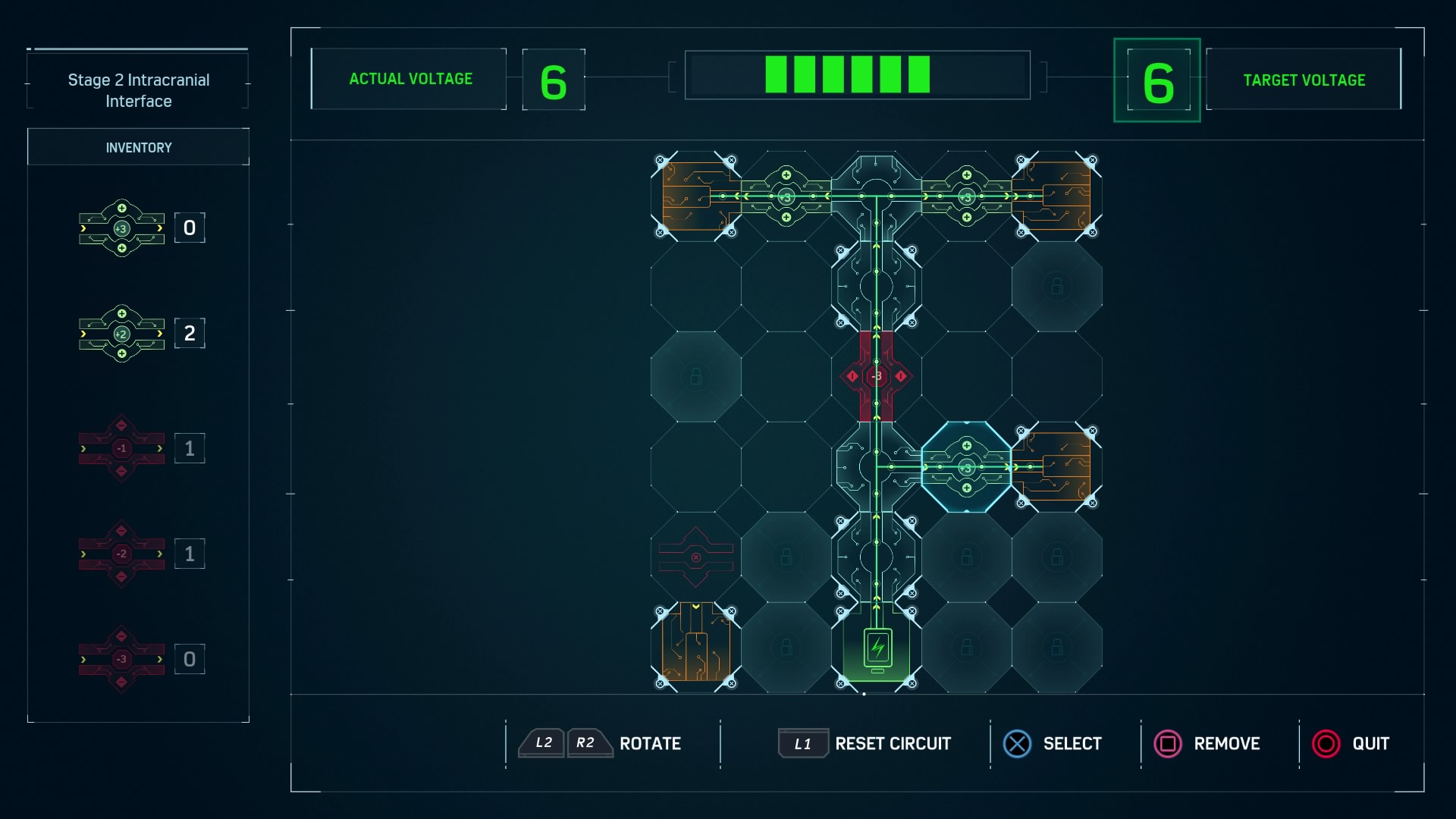Select the junction tile between the two top boosters
Image resolution: width=1456 pixels, height=819 pixels.
coord(876,196)
